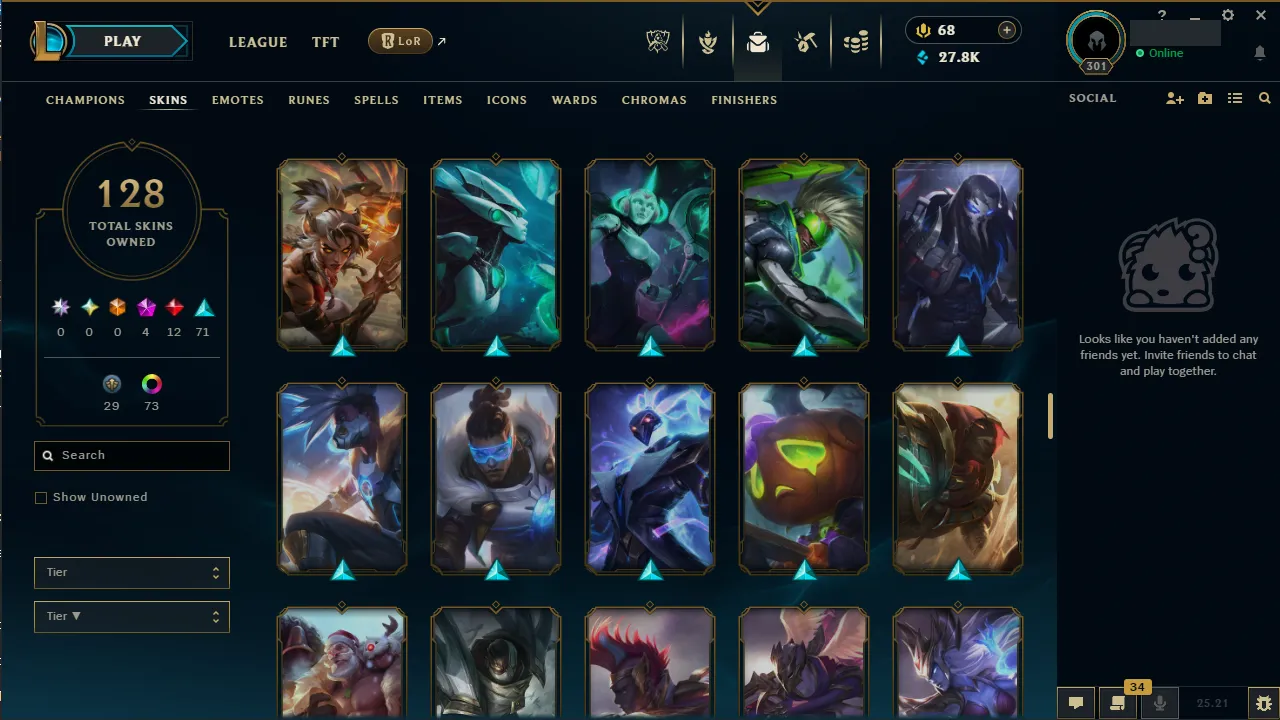Open the Tier sort order dropdown
Image resolution: width=1280 pixels, height=720 pixels.
point(131,616)
